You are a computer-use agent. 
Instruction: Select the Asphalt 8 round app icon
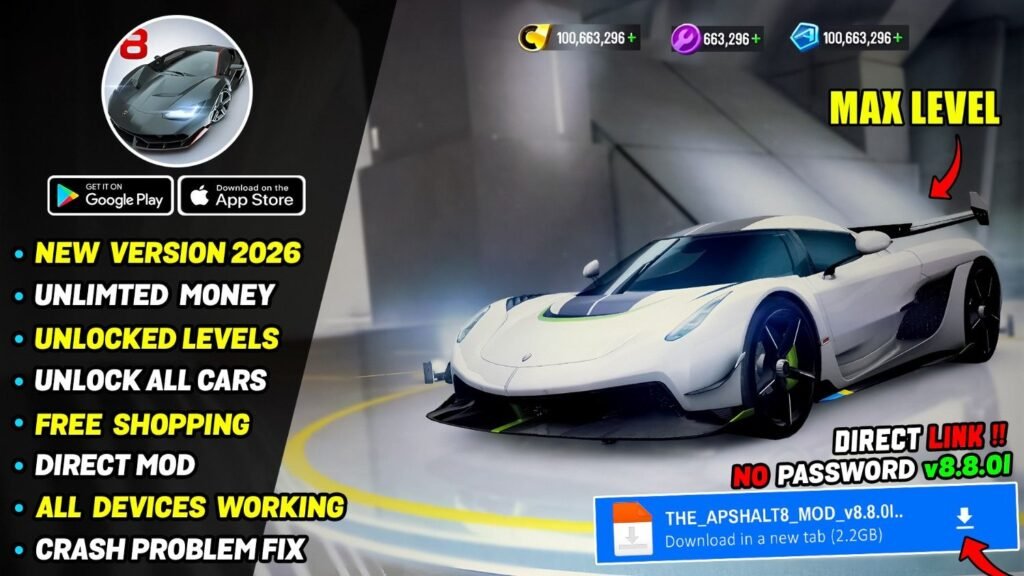176,91
